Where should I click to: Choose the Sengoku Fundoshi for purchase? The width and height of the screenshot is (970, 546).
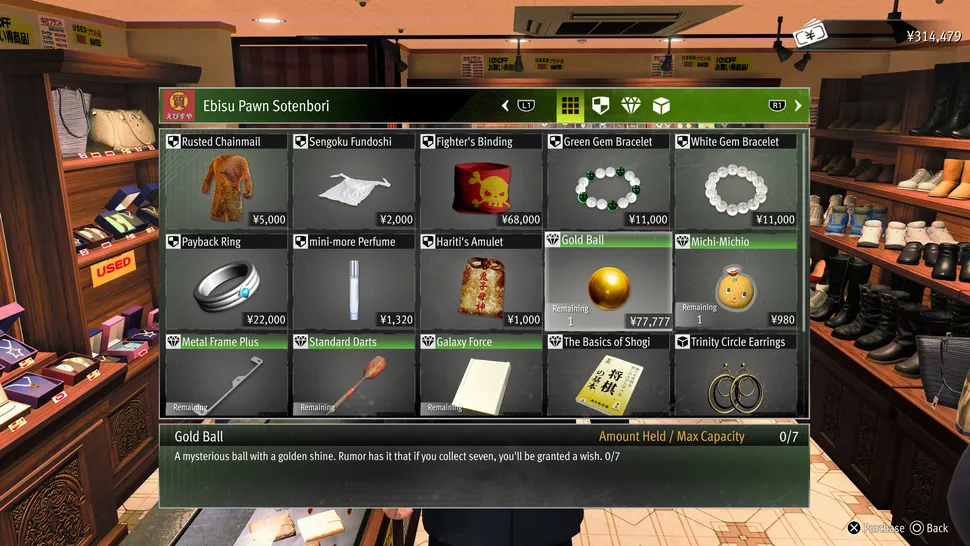pyautogui.click(x=353, y=181)
